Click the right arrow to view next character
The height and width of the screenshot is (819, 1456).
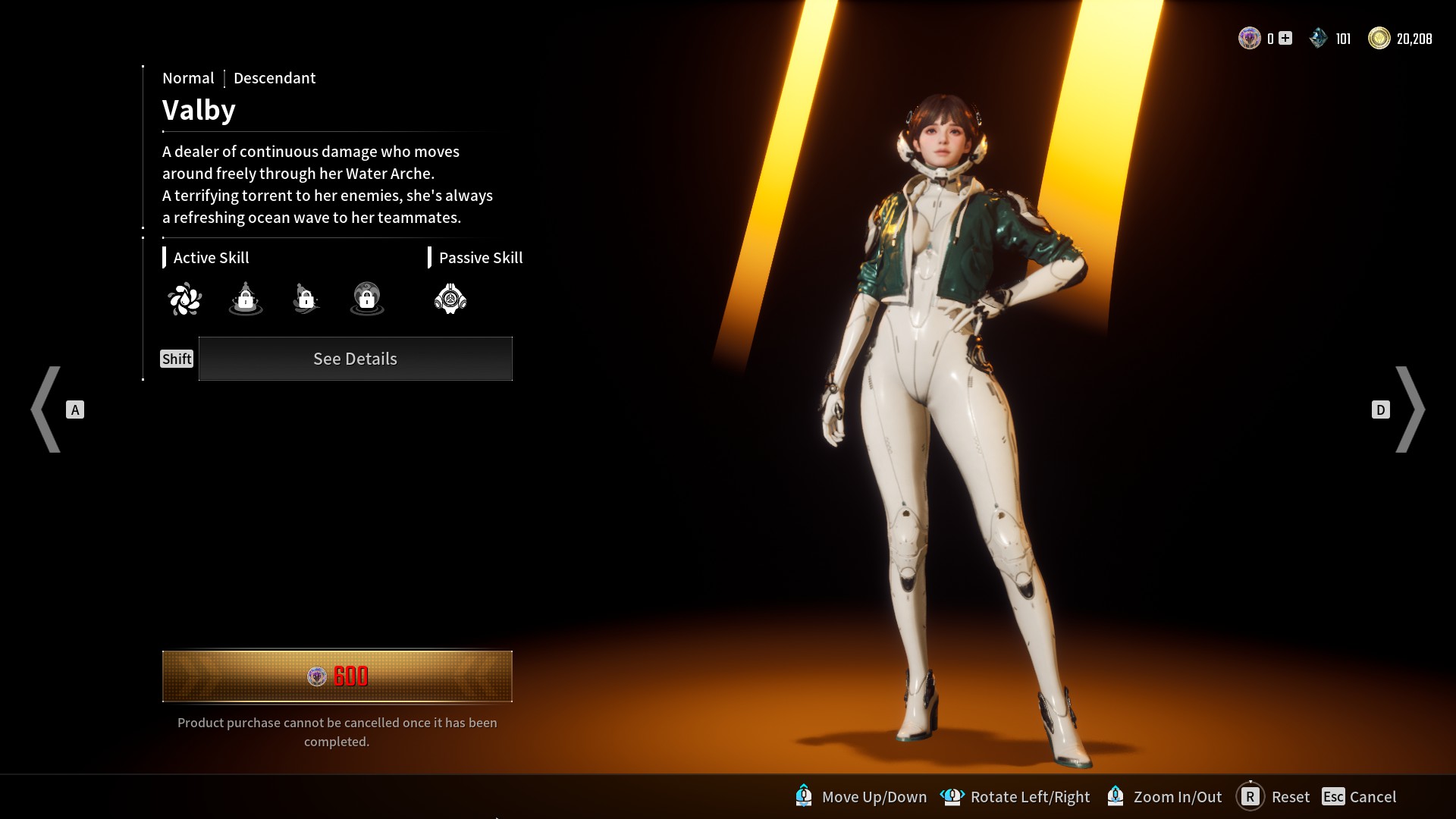click(1412, 409)
